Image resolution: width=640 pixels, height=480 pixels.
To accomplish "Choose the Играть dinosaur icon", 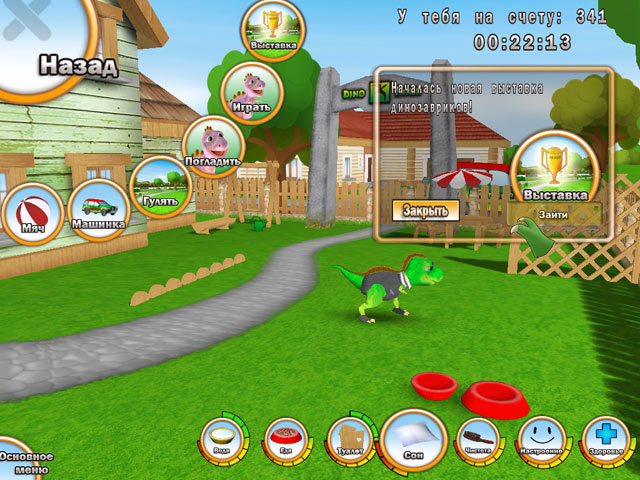I will pos(252,93).
